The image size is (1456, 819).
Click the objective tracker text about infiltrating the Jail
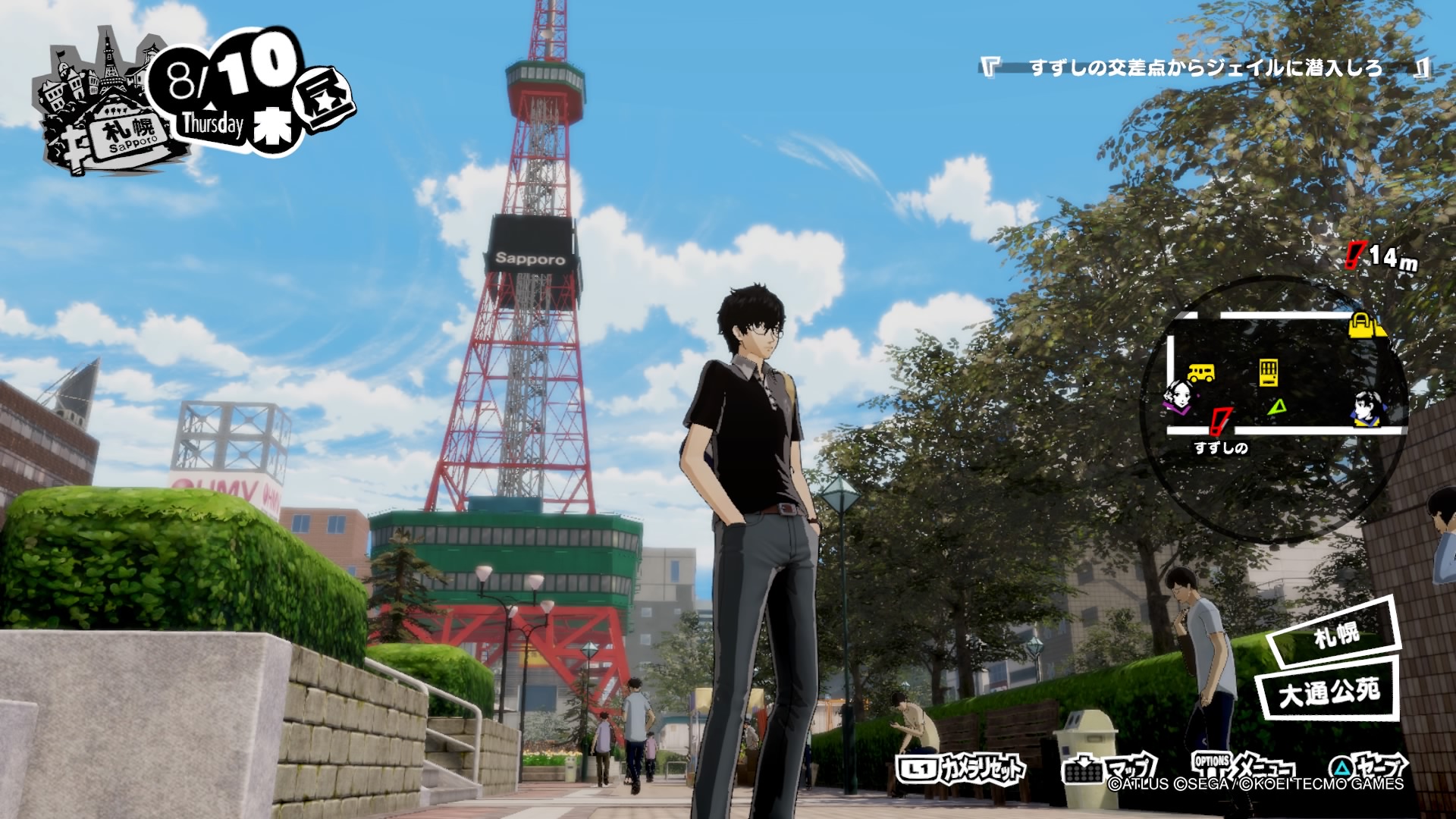tap(1206, 68)
